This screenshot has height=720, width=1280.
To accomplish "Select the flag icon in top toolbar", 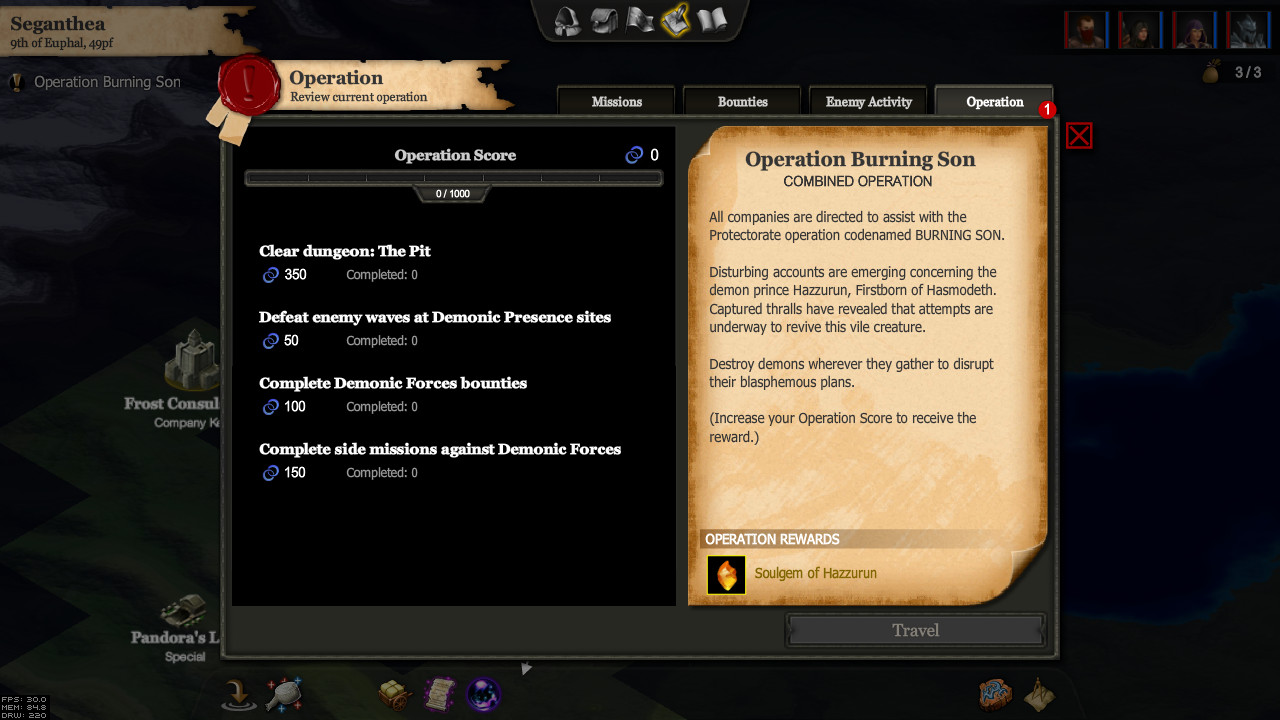I will [638, 19].
